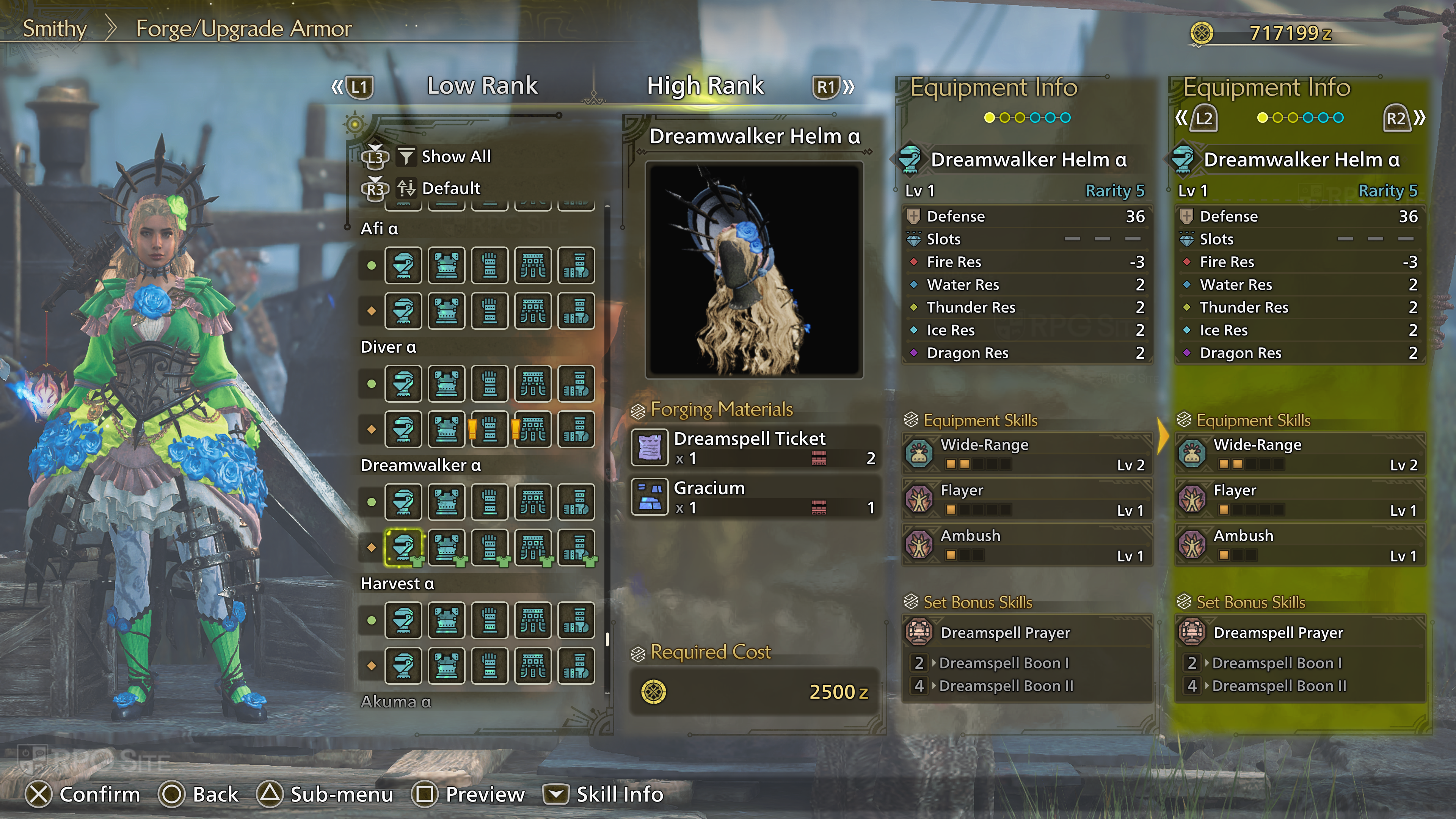Choose the Flayer skill in highlighted panel

click(x=1299, y=499)
